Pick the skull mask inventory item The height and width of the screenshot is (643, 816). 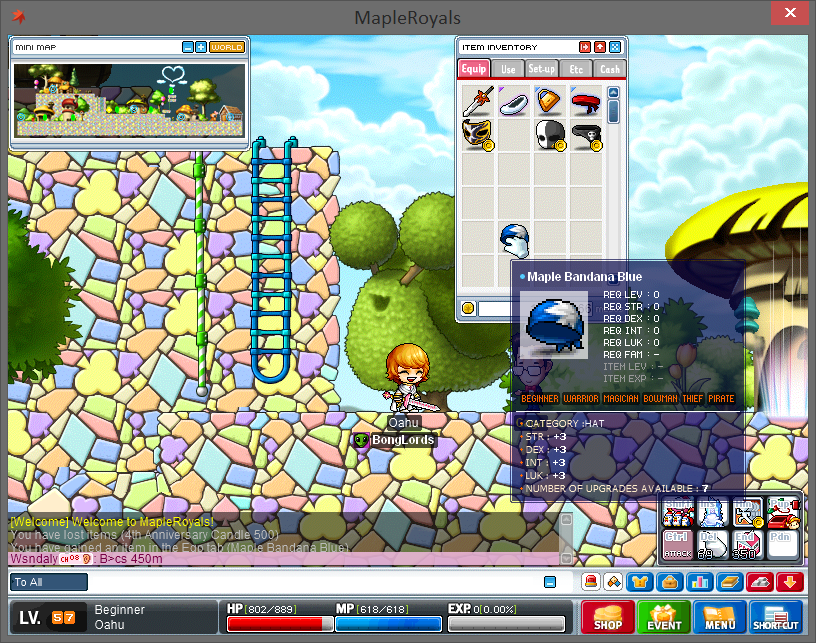click(x=550, y=134)
